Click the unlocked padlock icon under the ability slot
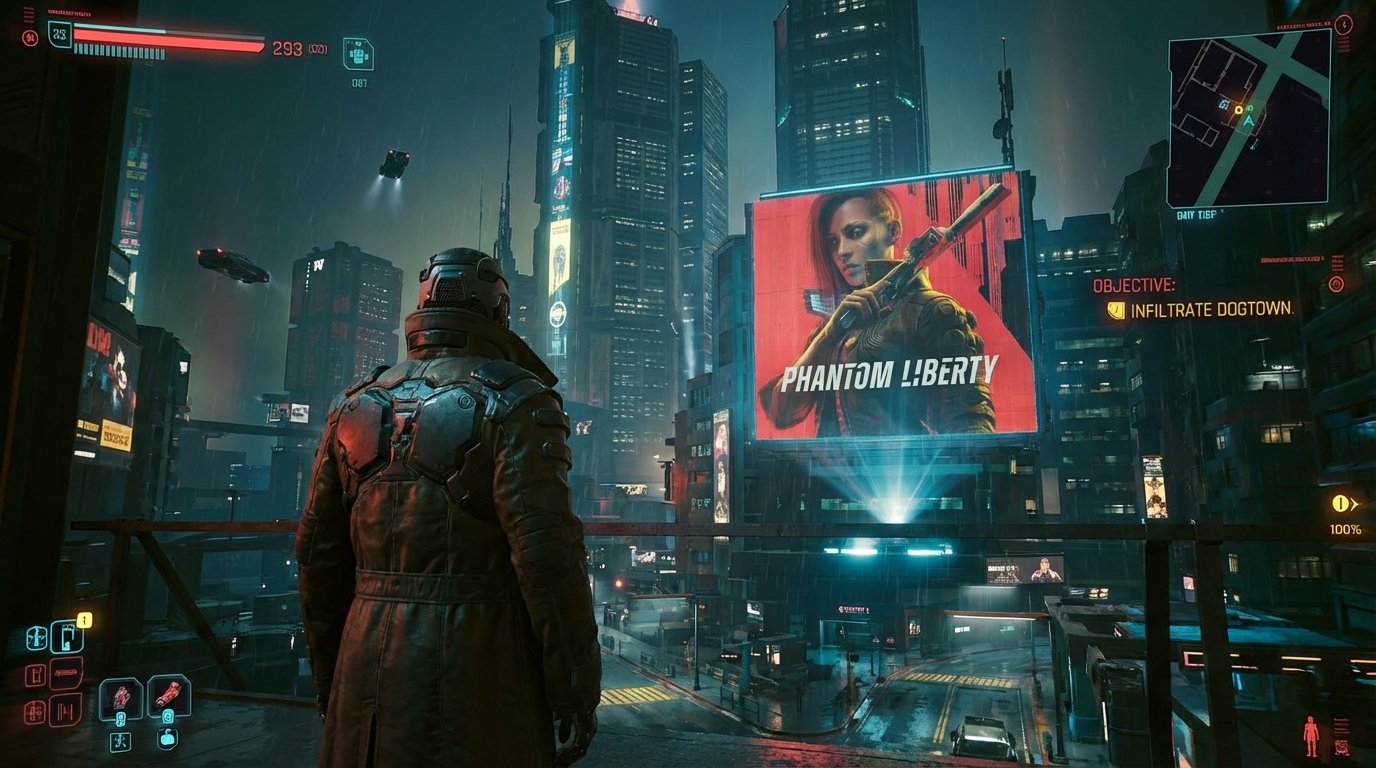The width and height of the screenshot is (1376, 768). point(168,739)
